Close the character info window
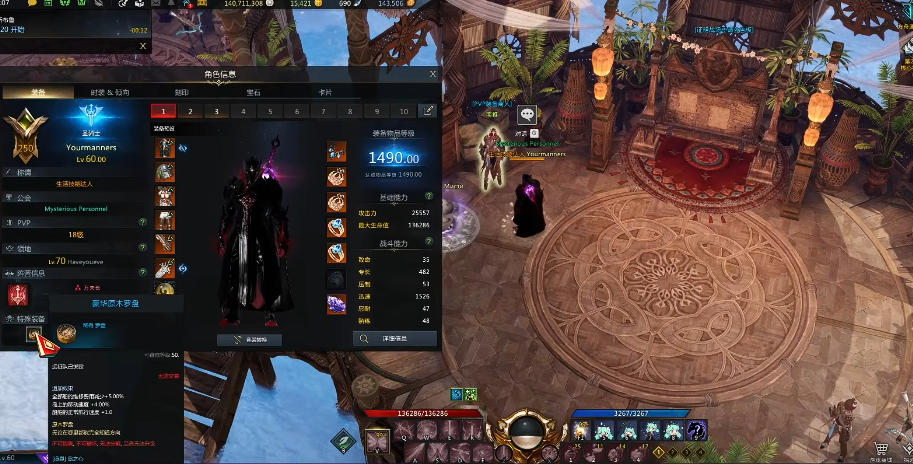The image size is (913, 464). 433,74
